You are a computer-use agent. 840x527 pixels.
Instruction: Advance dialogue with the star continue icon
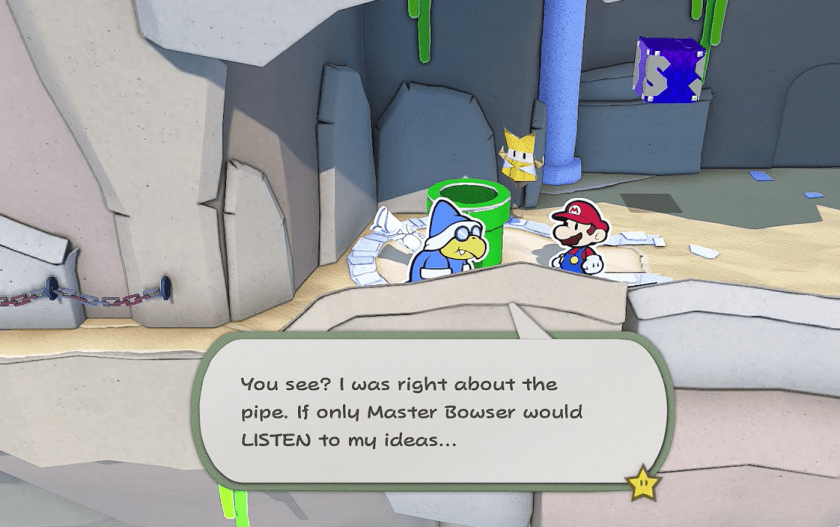642,484
